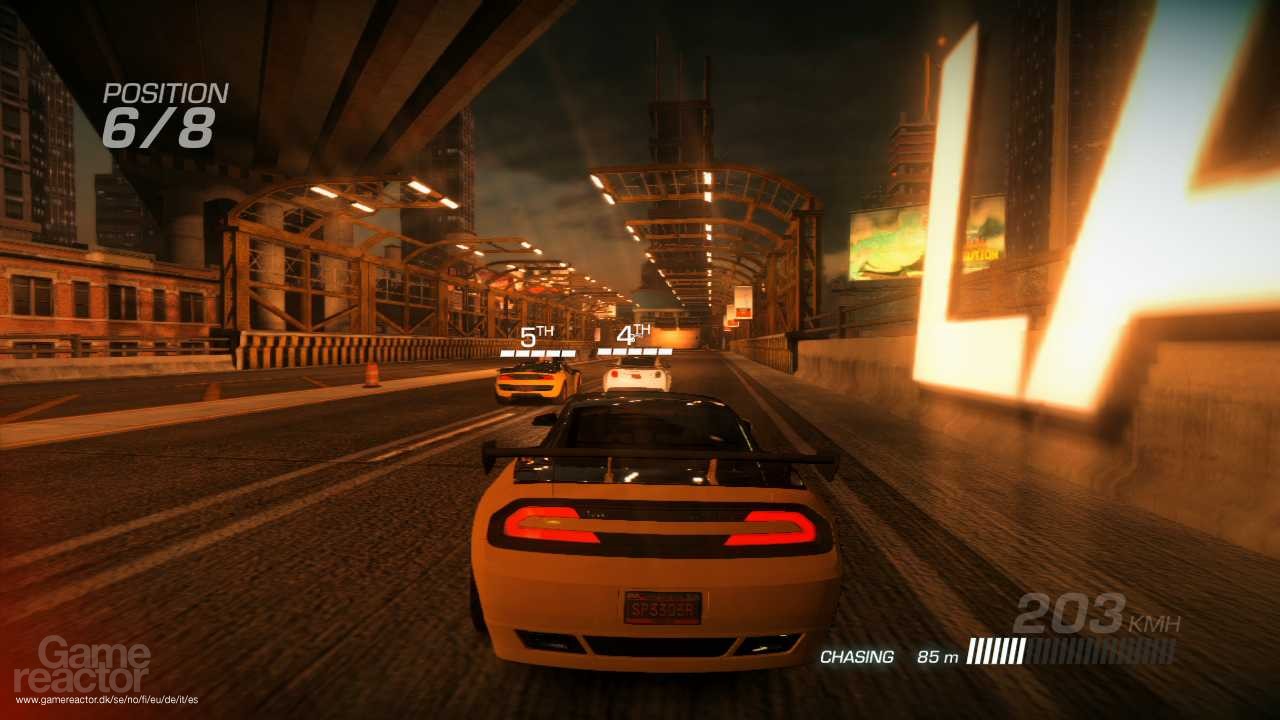1280x720 pixels.
Task: Click the 85 m distance readout
Action: click(938, 658)
